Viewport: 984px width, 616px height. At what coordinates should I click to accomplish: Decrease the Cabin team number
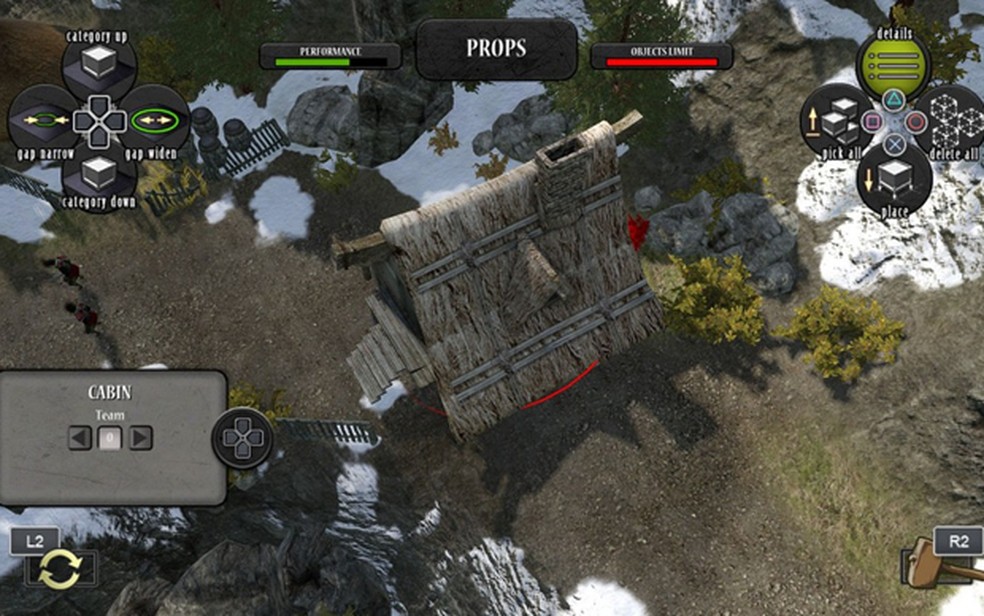79,437
